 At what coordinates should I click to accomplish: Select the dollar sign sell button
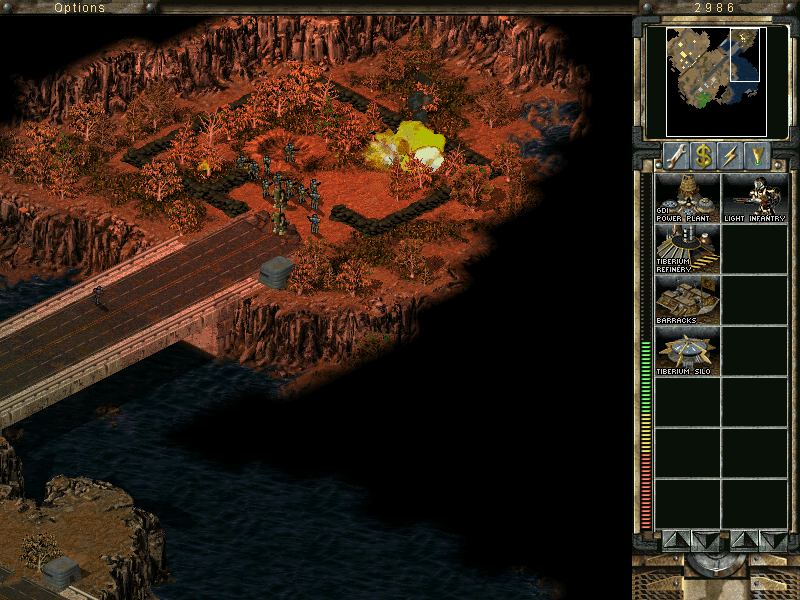tap(703, 155)
